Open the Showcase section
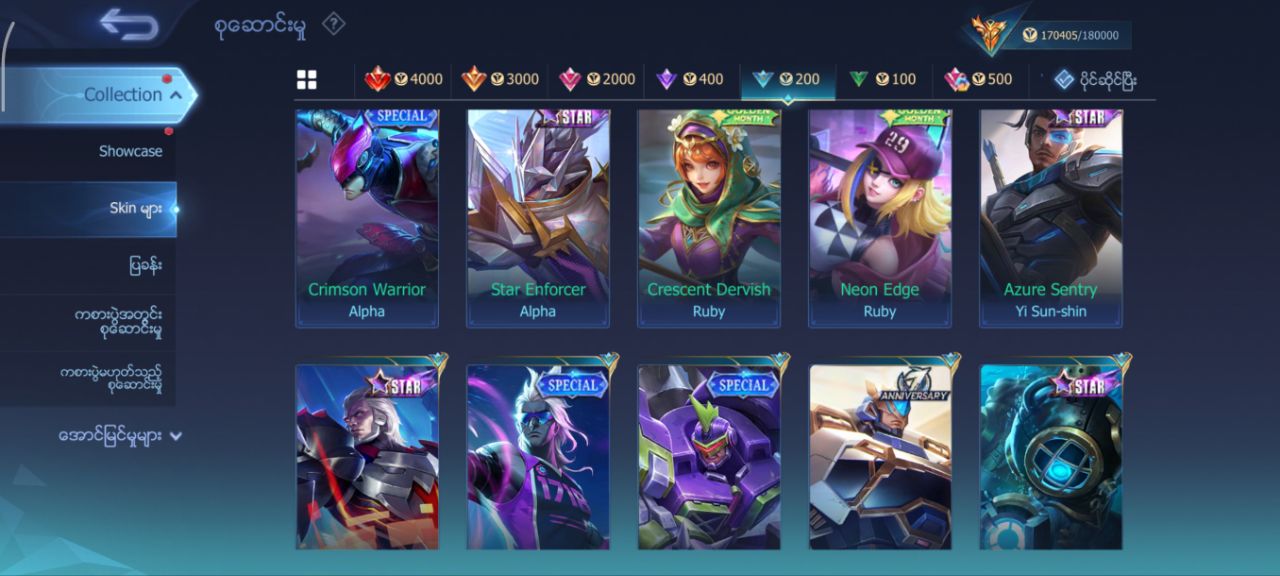This screenshot has width=1280, height=576. pos(130,151)
